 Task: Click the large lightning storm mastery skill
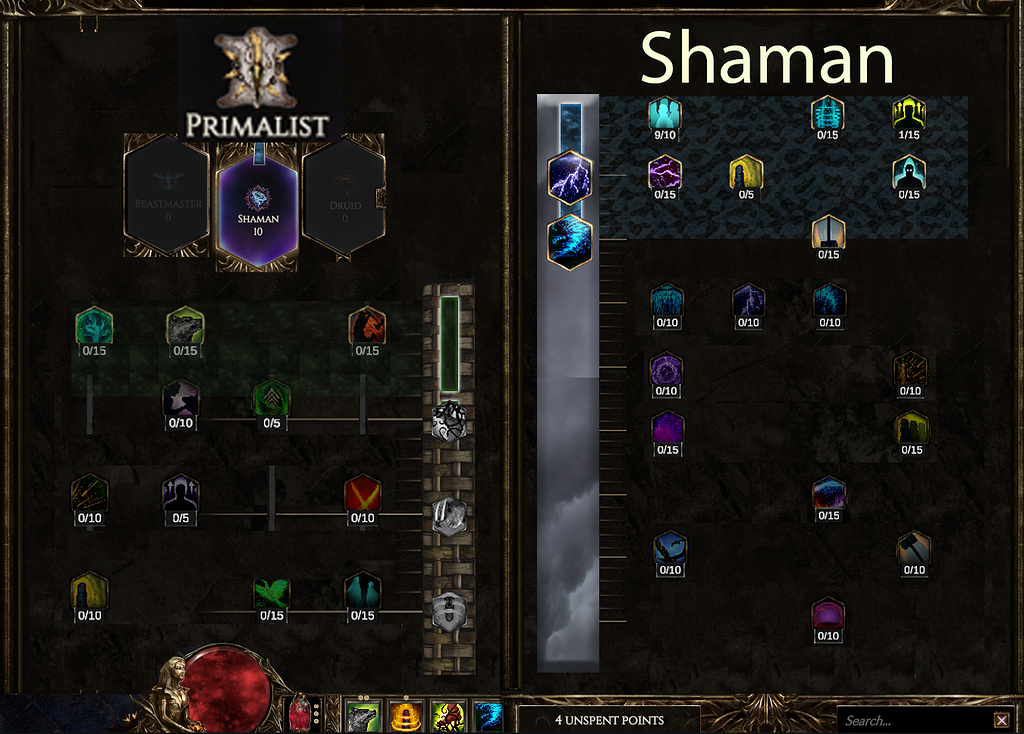pos(570,178)
